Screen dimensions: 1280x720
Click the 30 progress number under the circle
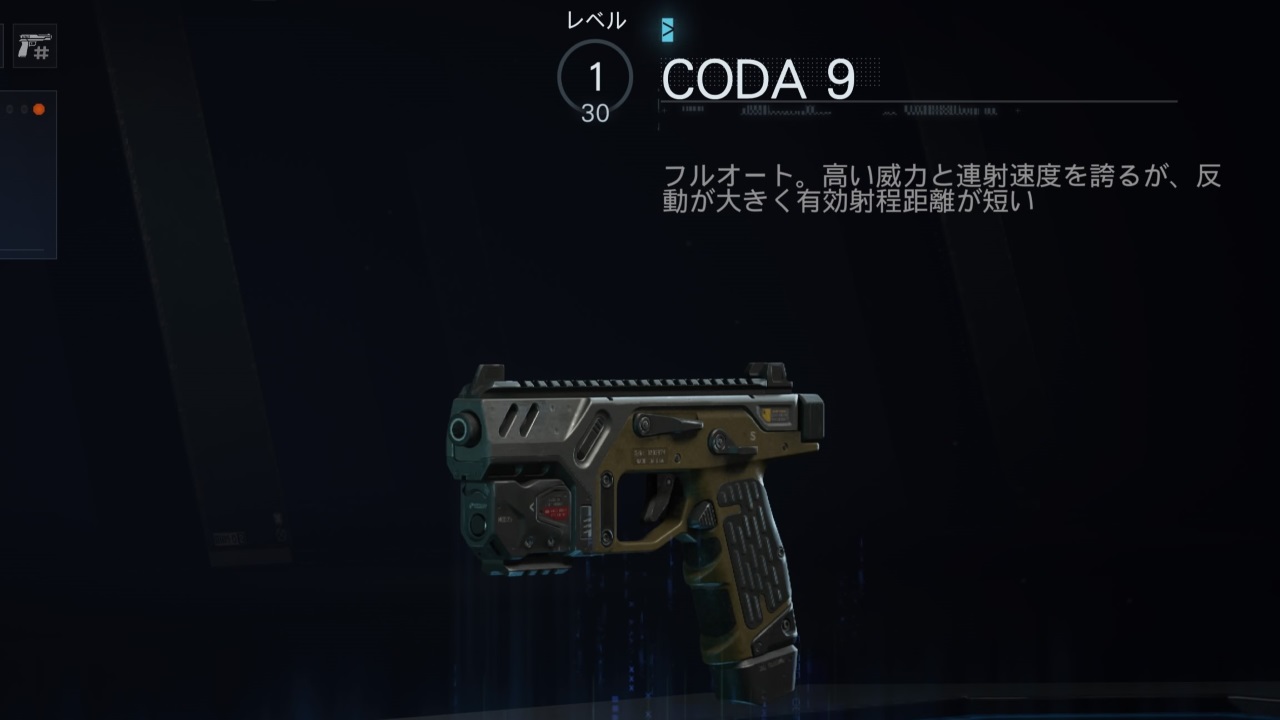point(597,113)
